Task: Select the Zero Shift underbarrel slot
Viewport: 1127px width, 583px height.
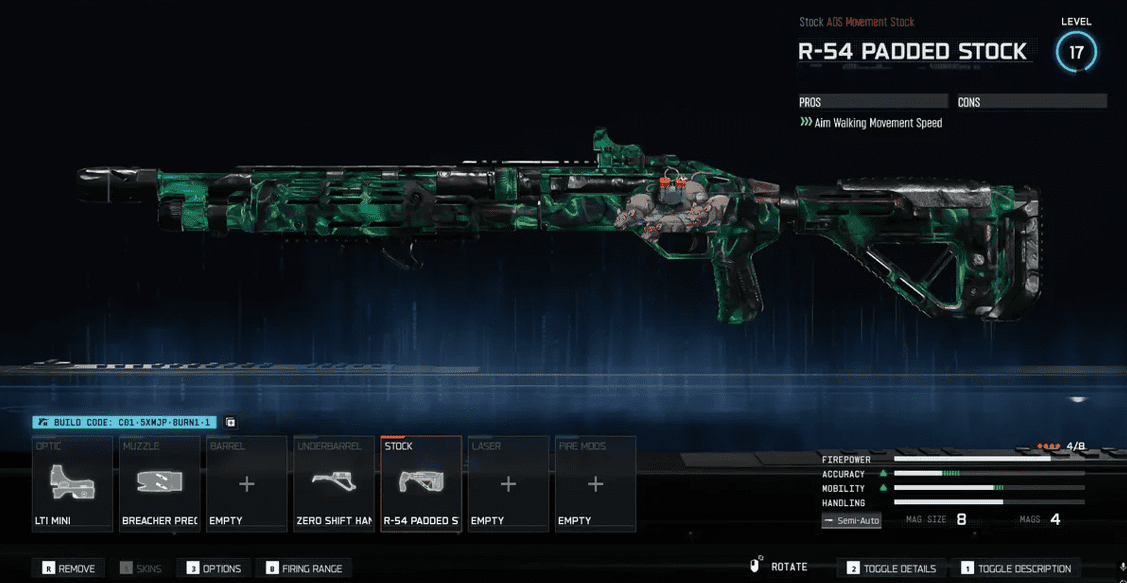Action: pos(333,484)
